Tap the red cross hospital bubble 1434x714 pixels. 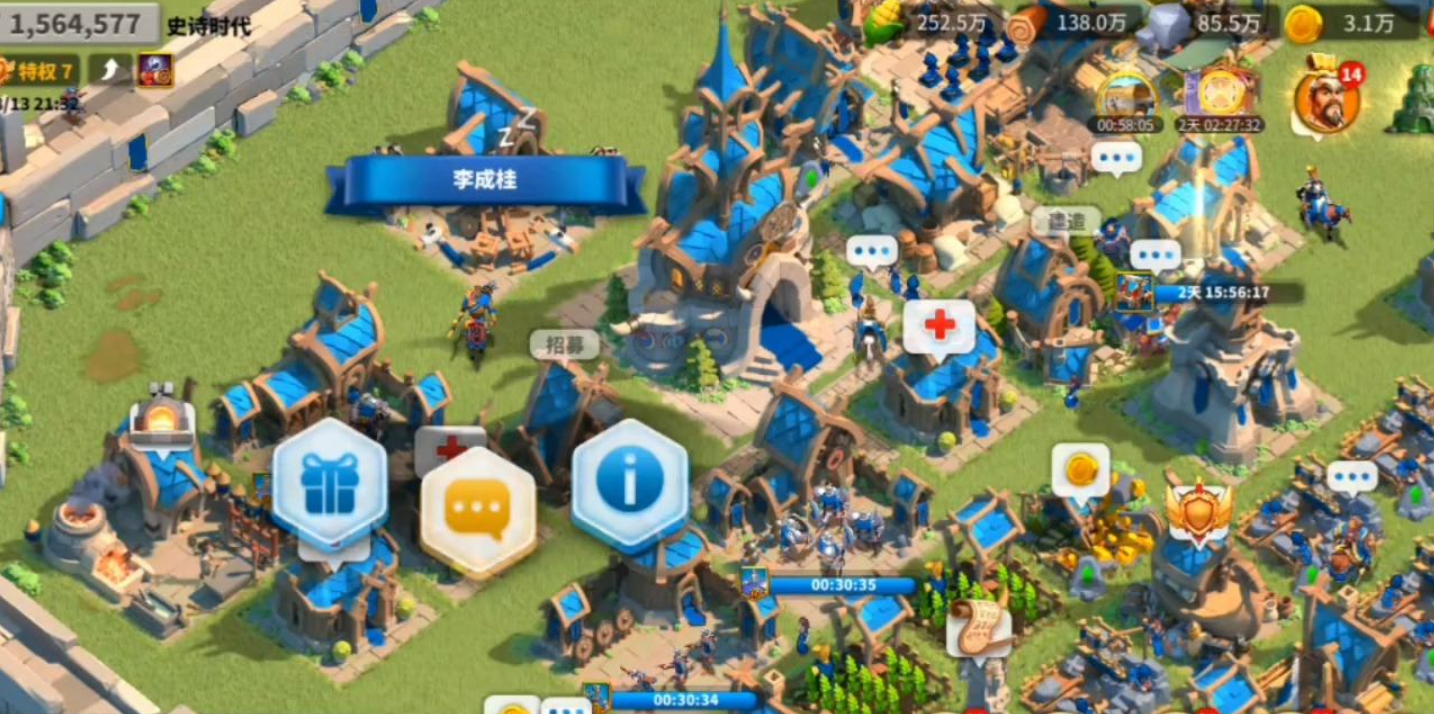click(939, 326)
